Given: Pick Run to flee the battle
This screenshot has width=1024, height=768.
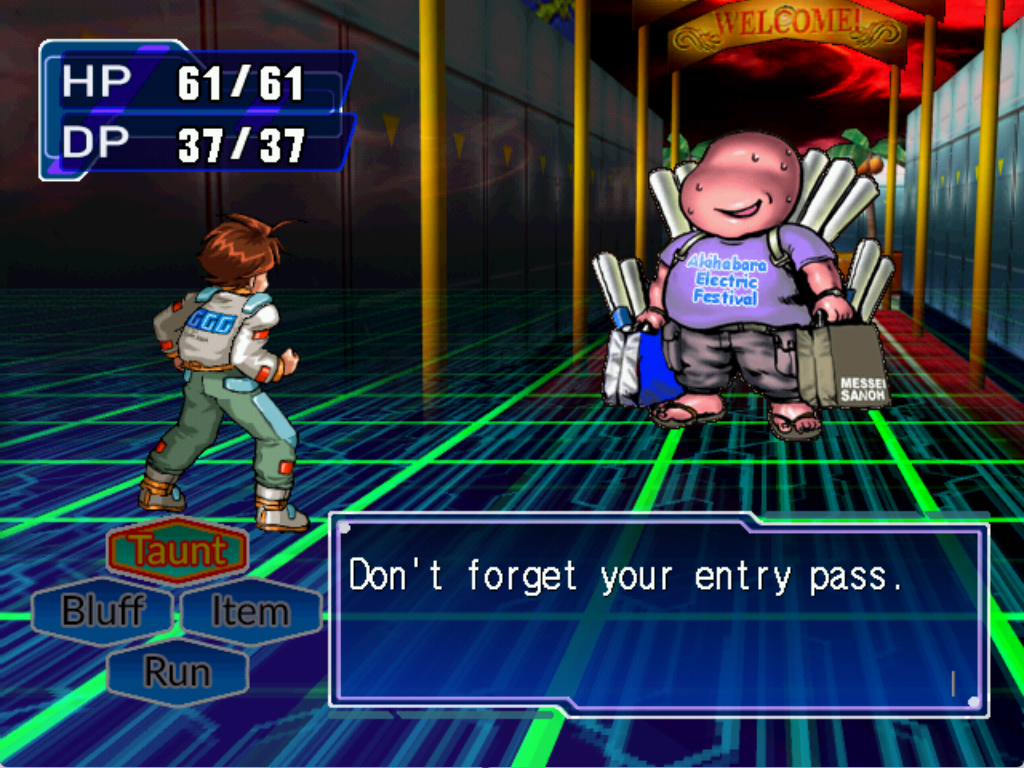Looking at the screenshot, I should click(177, 672).
